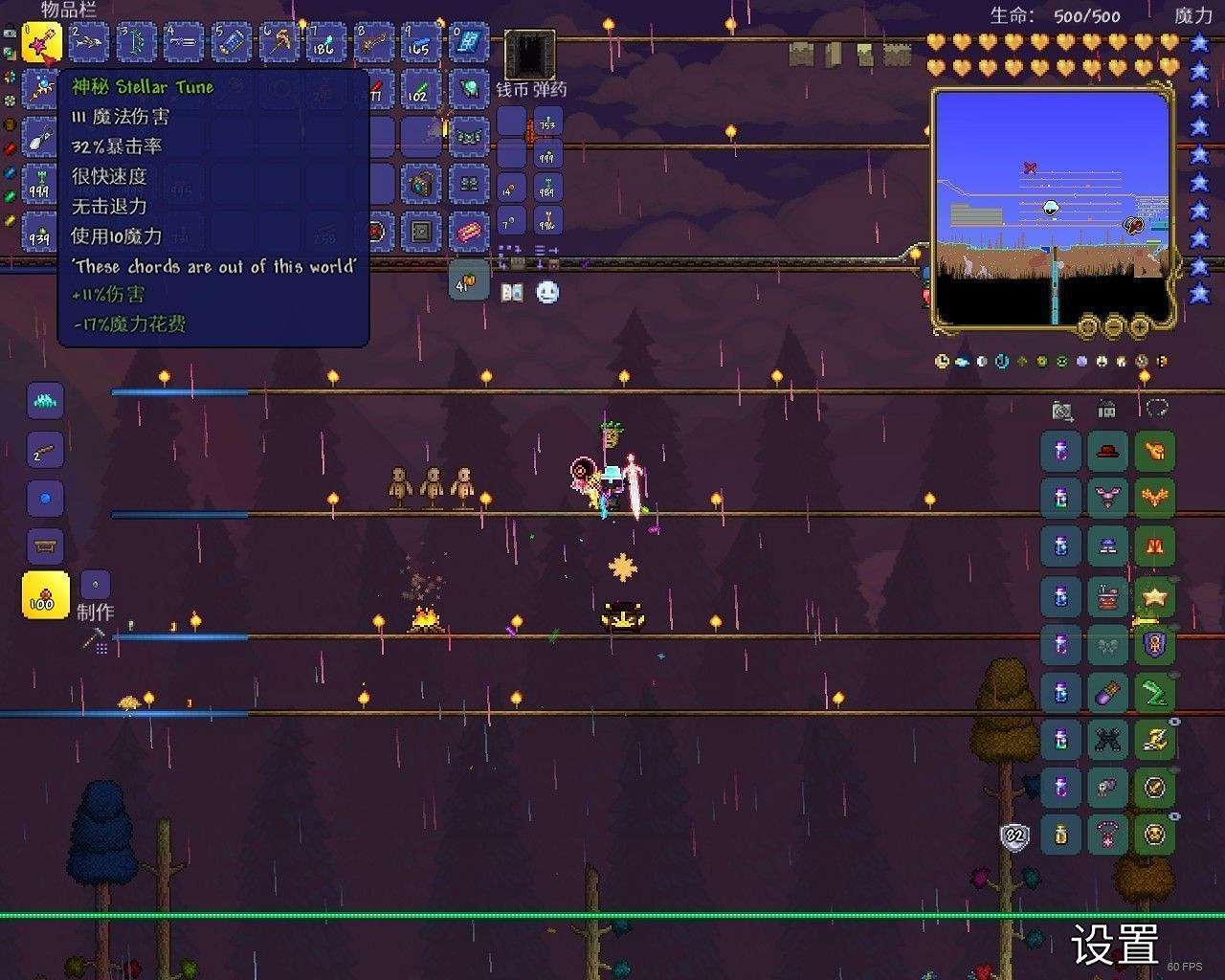Zoom out the minimap with the minus button
This screenshot has width=1225, height=980.
pyautogui.click(x=1113, y=327)
